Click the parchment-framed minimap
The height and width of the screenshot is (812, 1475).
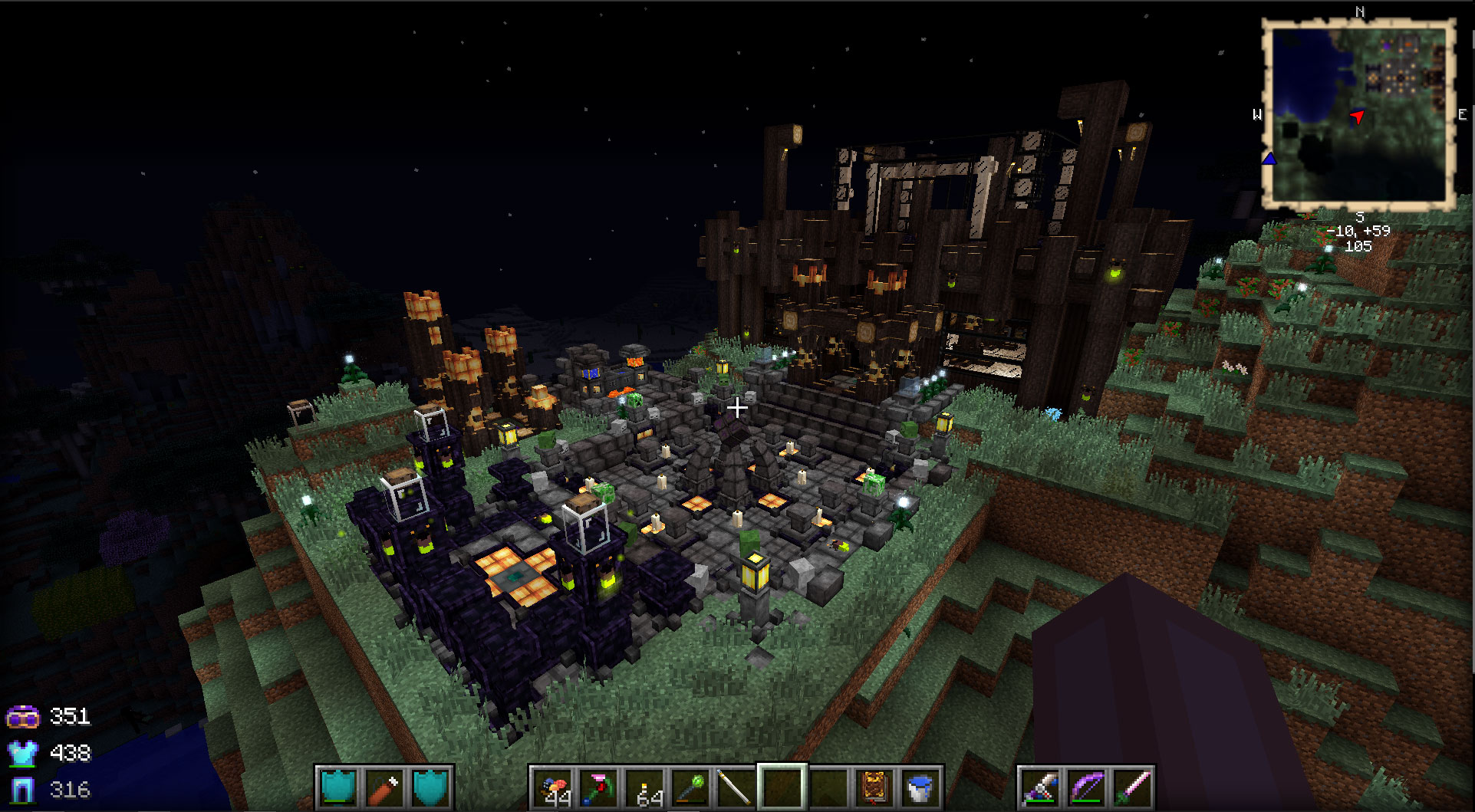click(x=1358, y=115)
